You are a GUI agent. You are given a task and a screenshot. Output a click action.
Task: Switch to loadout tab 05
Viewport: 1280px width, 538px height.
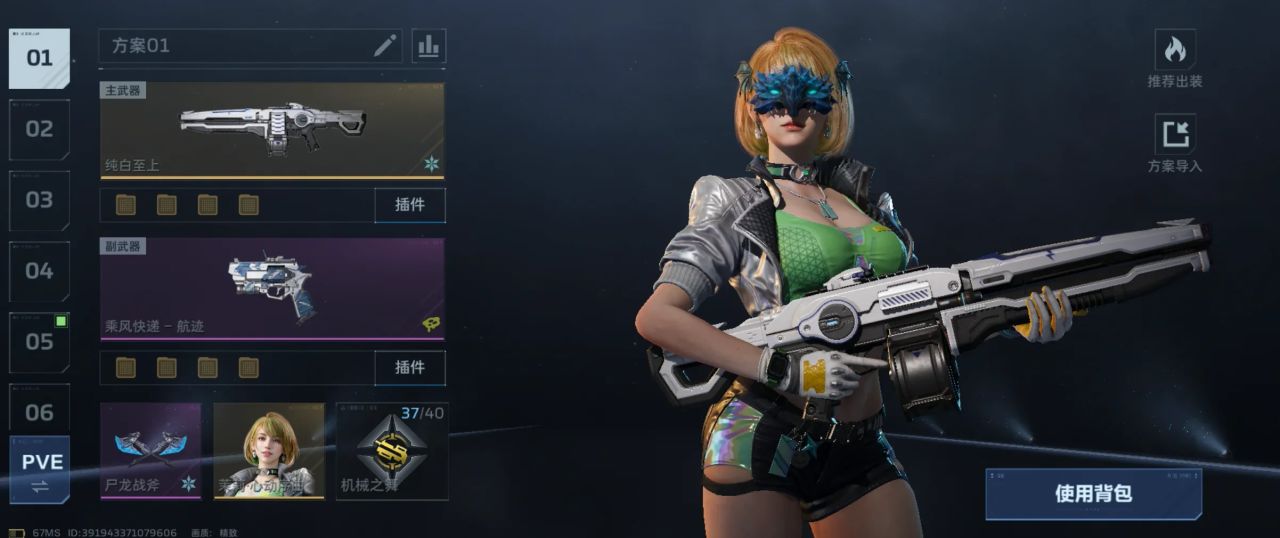(39, 342)
